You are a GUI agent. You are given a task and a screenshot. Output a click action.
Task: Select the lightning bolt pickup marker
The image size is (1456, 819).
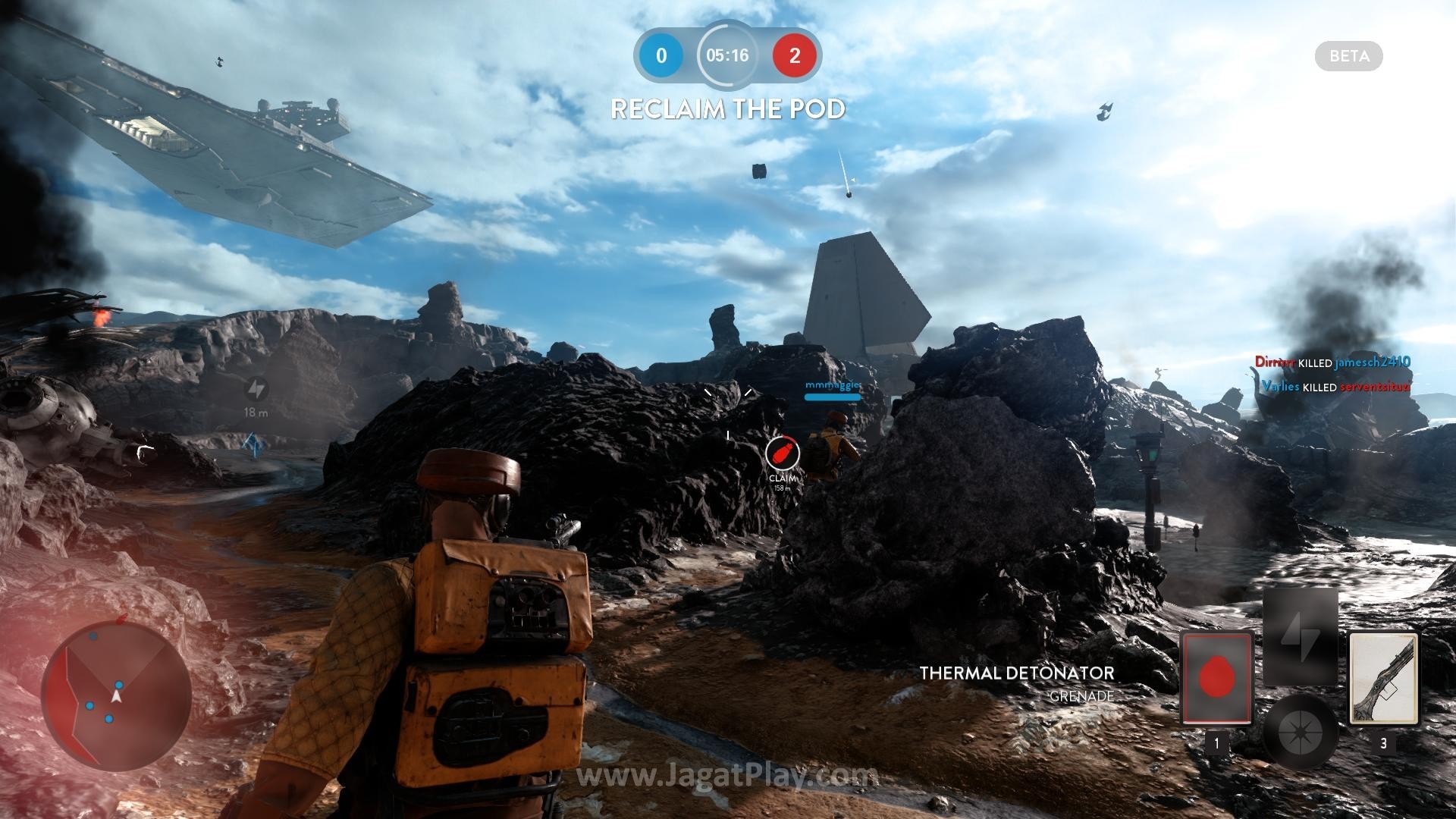256,390
